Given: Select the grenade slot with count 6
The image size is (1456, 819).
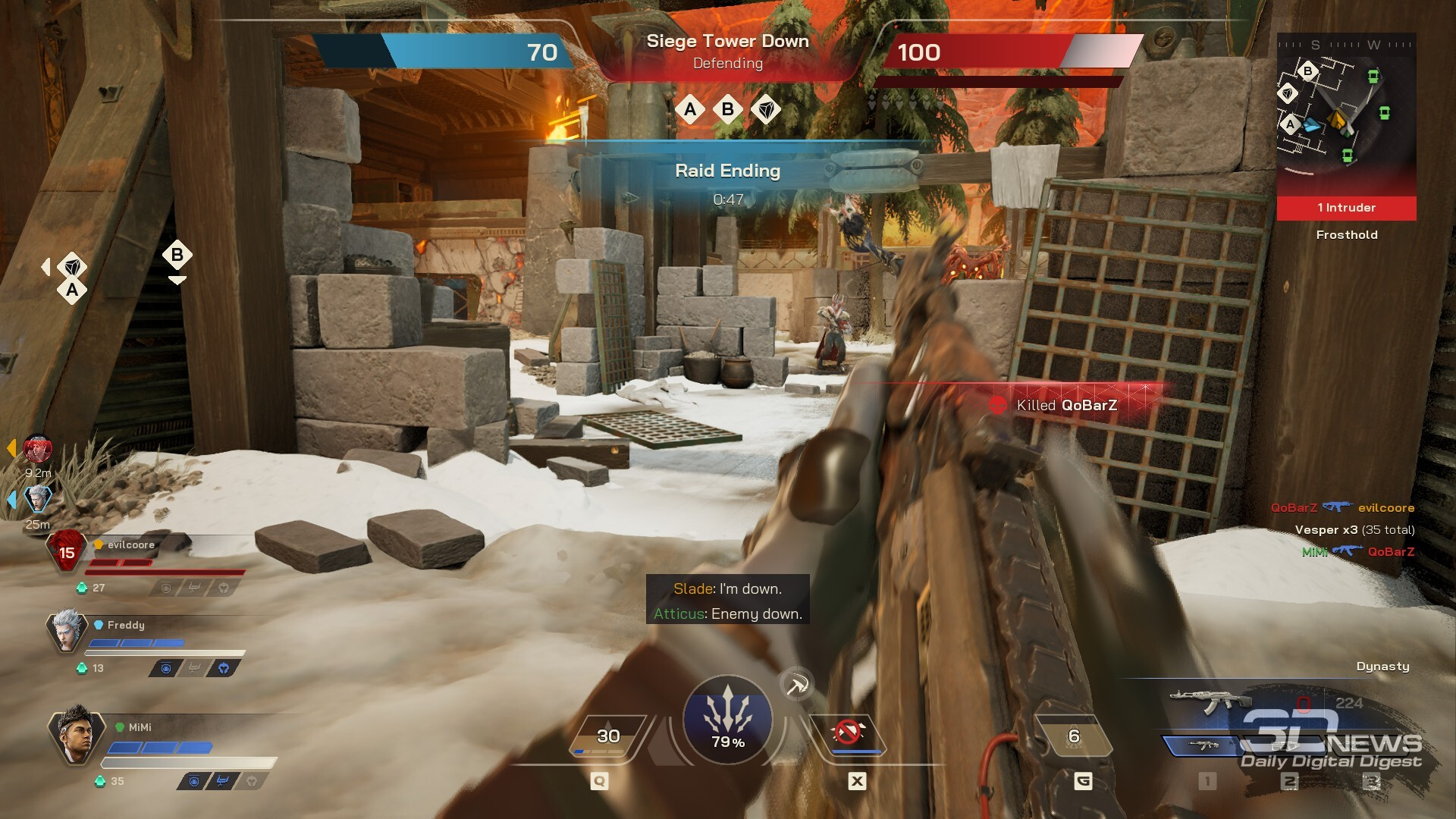Looking at the screenshot, I should click(1073, 736).
